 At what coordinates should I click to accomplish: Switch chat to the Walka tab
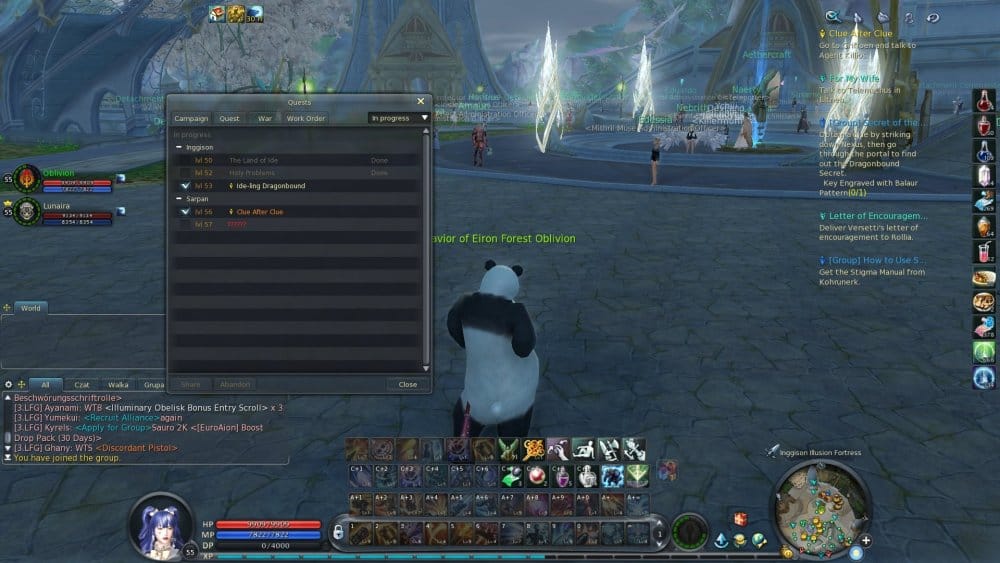118,384
